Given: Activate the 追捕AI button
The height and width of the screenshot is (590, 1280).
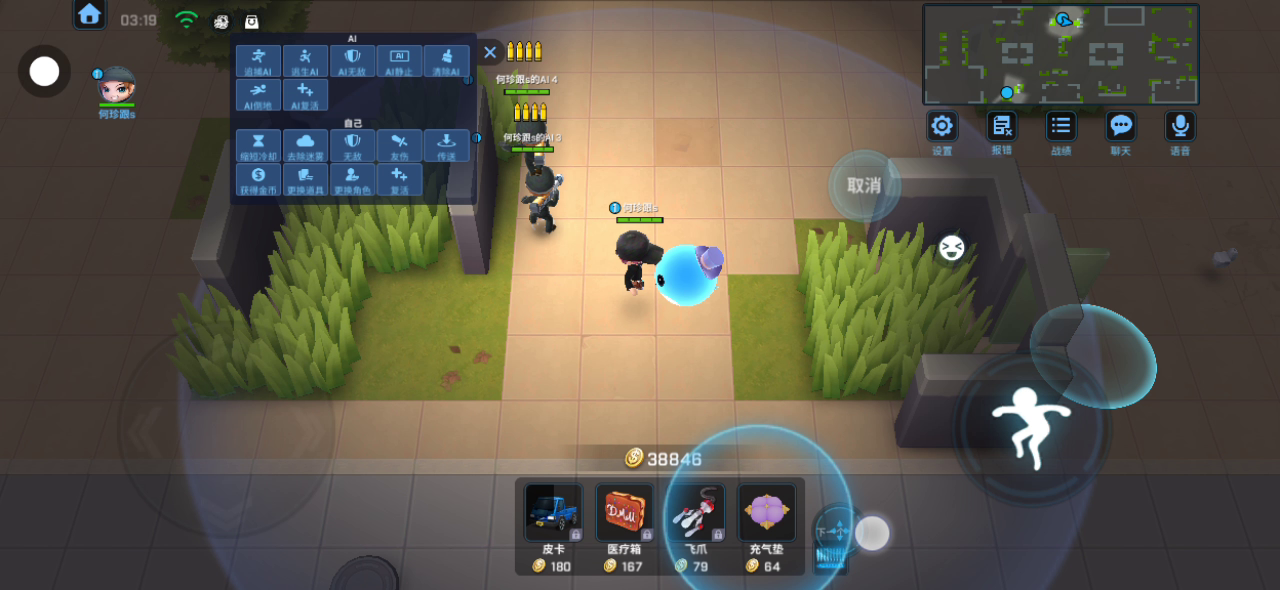Looking at the screenshot, I should pyautogui.click(x=258, y=61).
